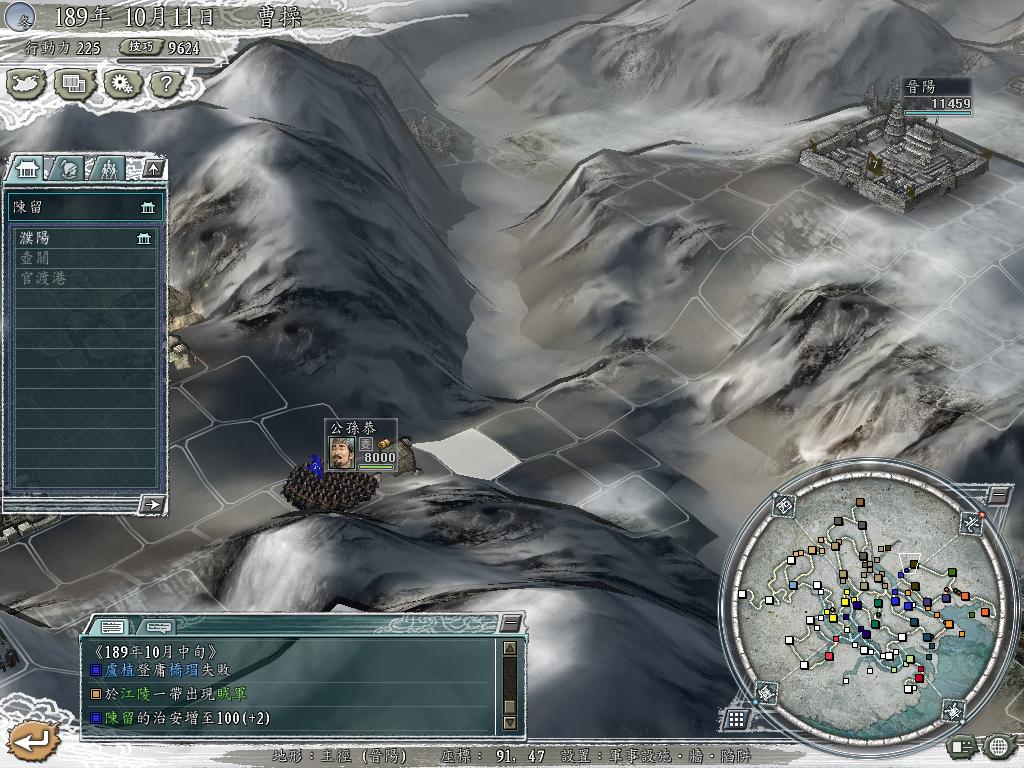Toggle the grid display button beside minimap
The height and width of the screenshot is (768, 1024).
[735, 719]
